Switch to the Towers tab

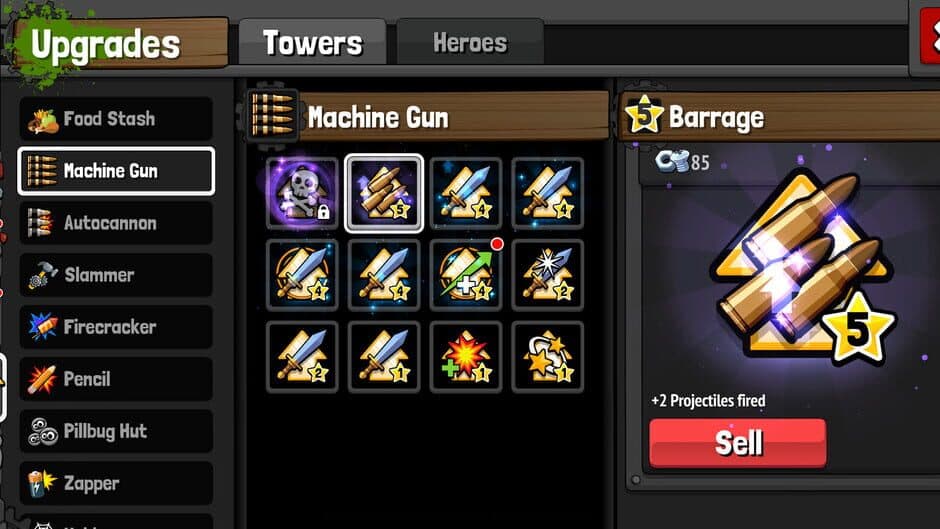pyautogui.click(x=312, y=43)
